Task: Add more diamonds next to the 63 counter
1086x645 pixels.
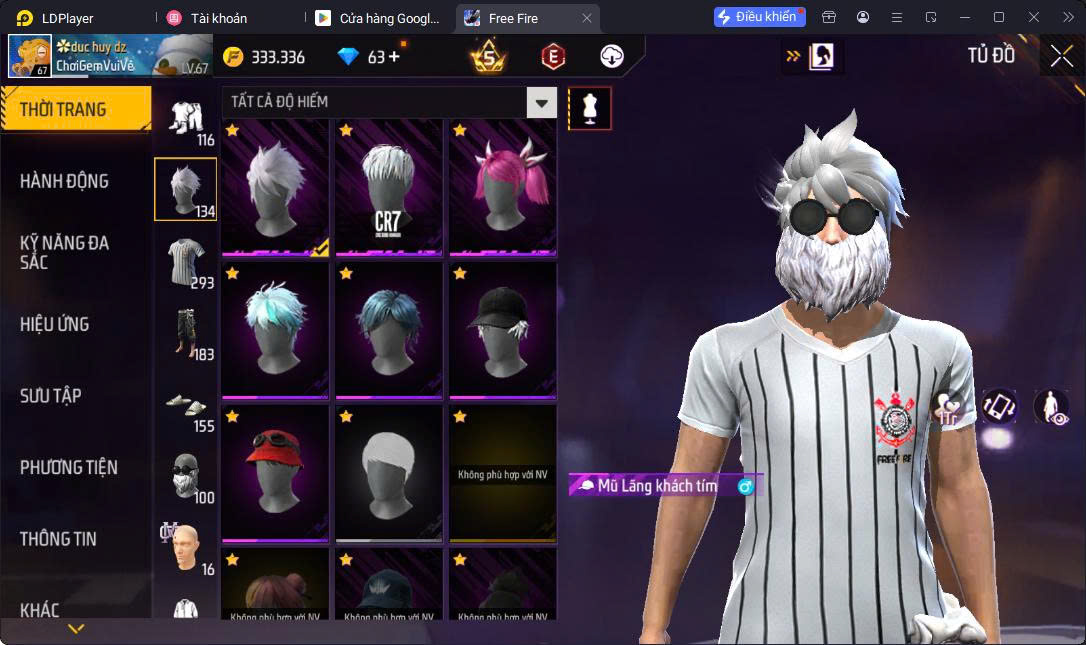Action: 393,57
